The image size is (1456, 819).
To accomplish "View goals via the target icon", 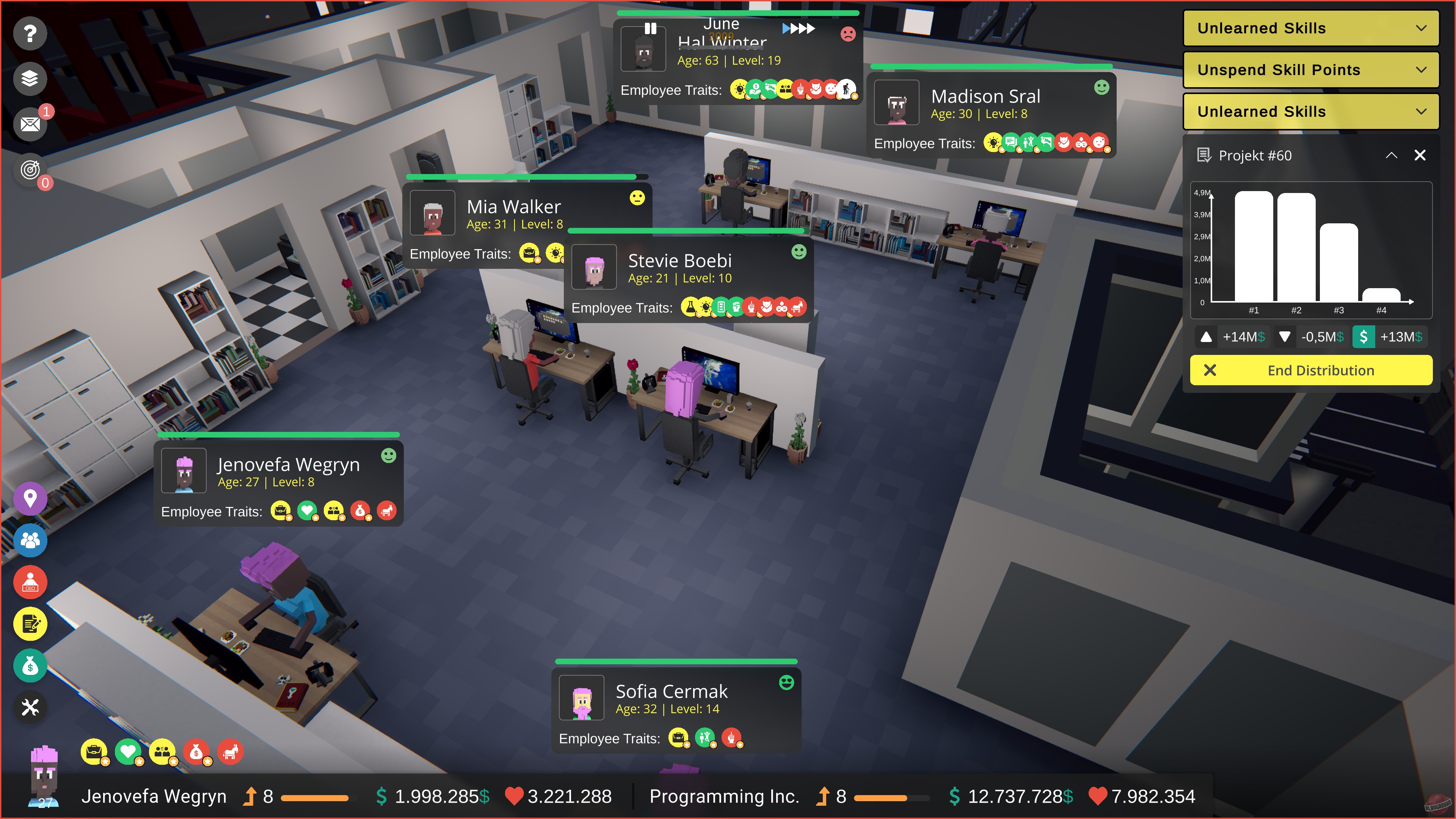I will pos(30,169).
